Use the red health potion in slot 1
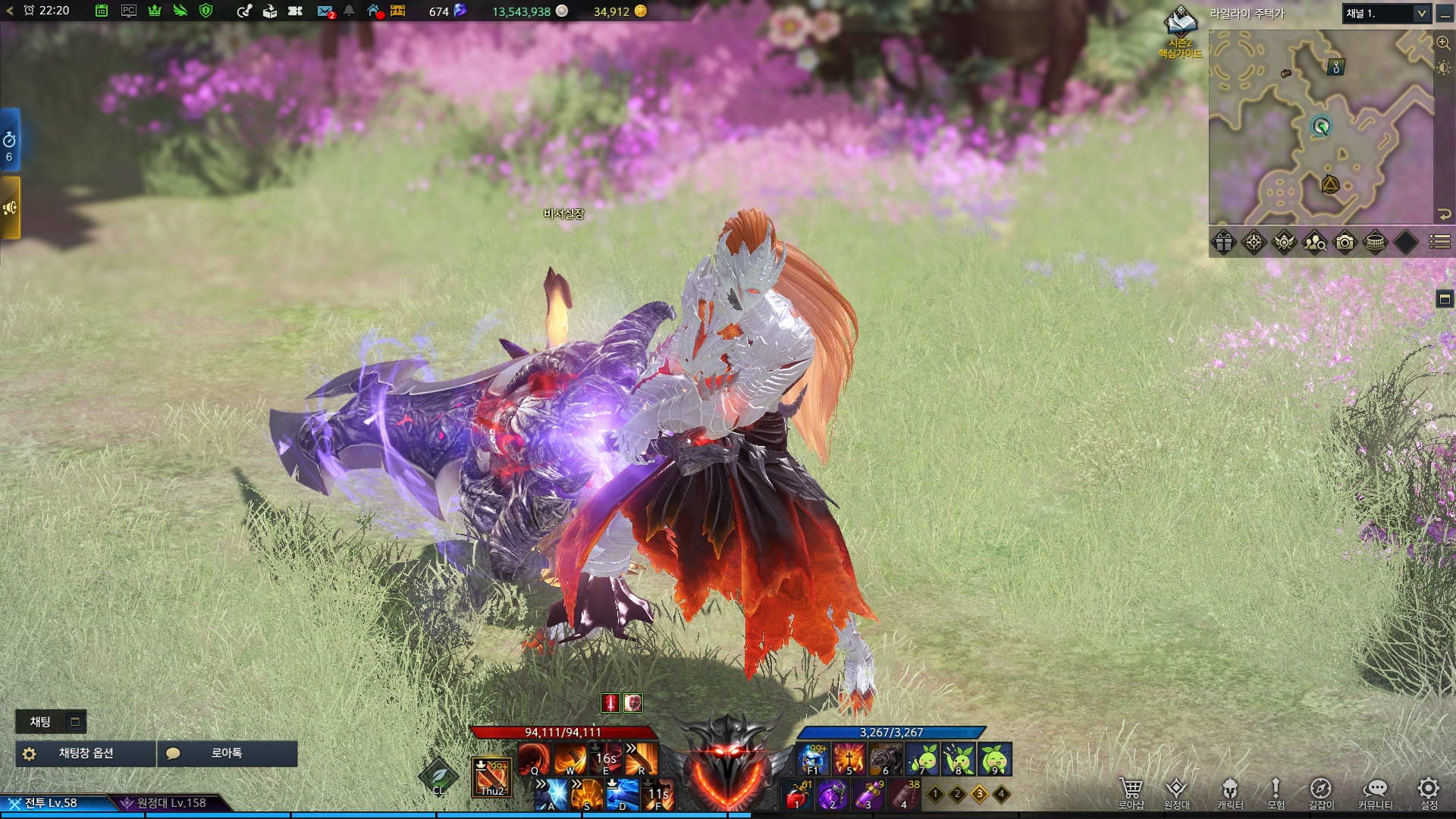The height and width of the screenshot is (819, 1456). click(796, 796)
